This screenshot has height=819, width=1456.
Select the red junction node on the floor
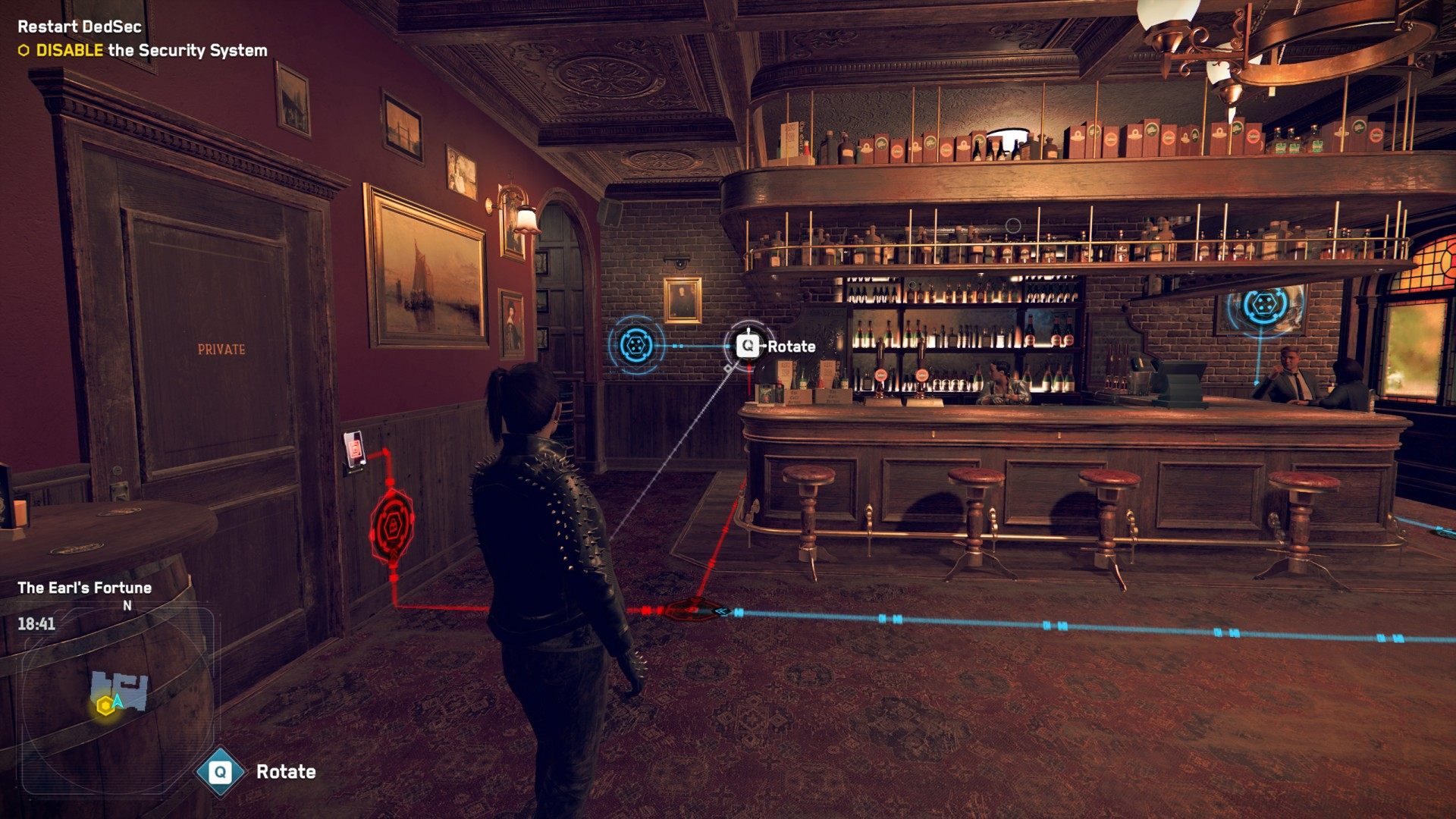click(x=692, y=609)
